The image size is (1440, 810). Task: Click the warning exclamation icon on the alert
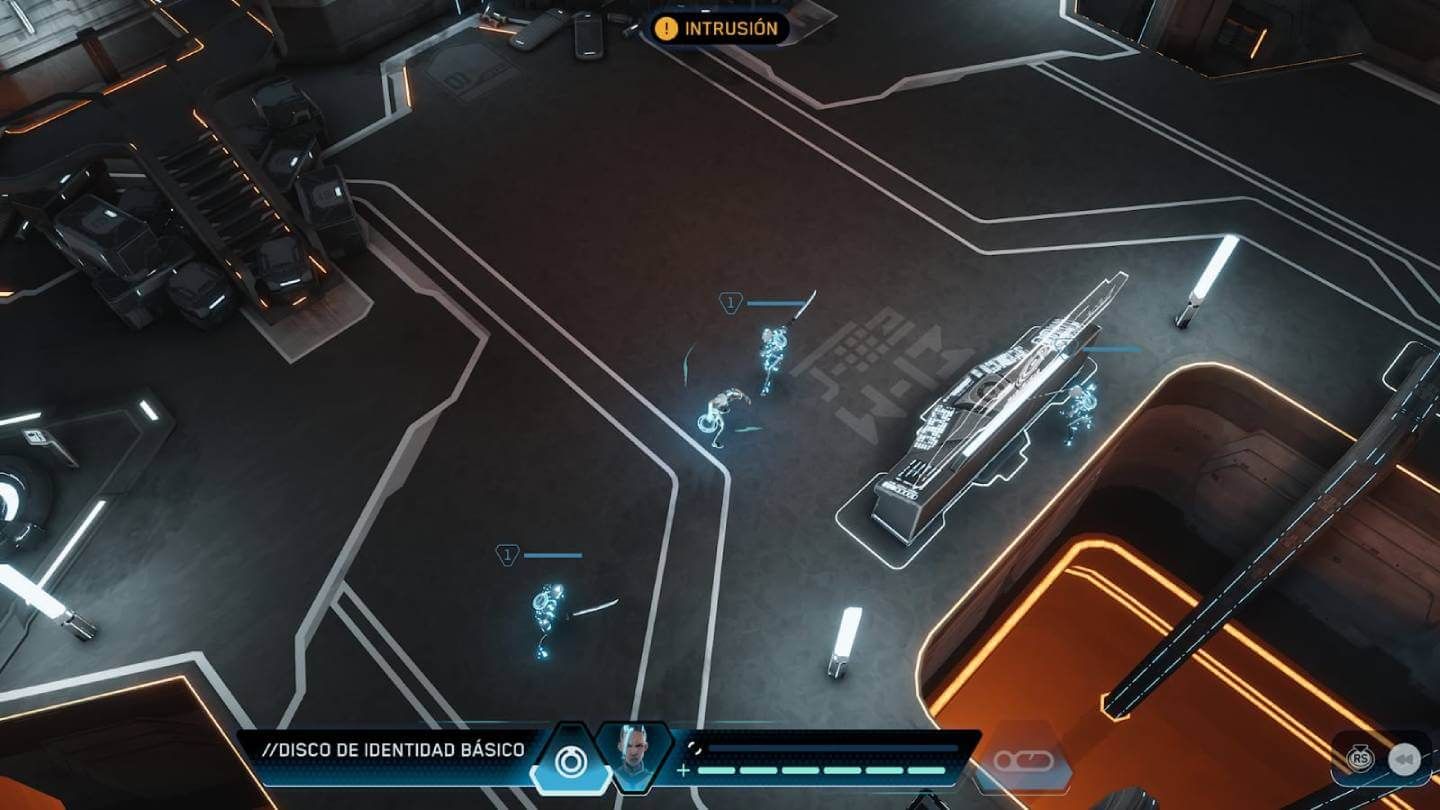point(665,29)
